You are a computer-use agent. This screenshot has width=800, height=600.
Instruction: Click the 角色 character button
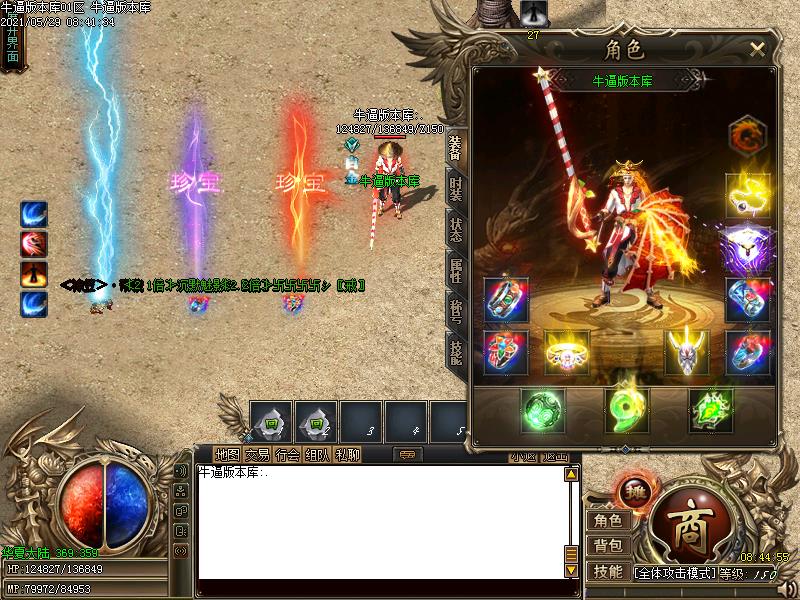click(x=608, y=520)
